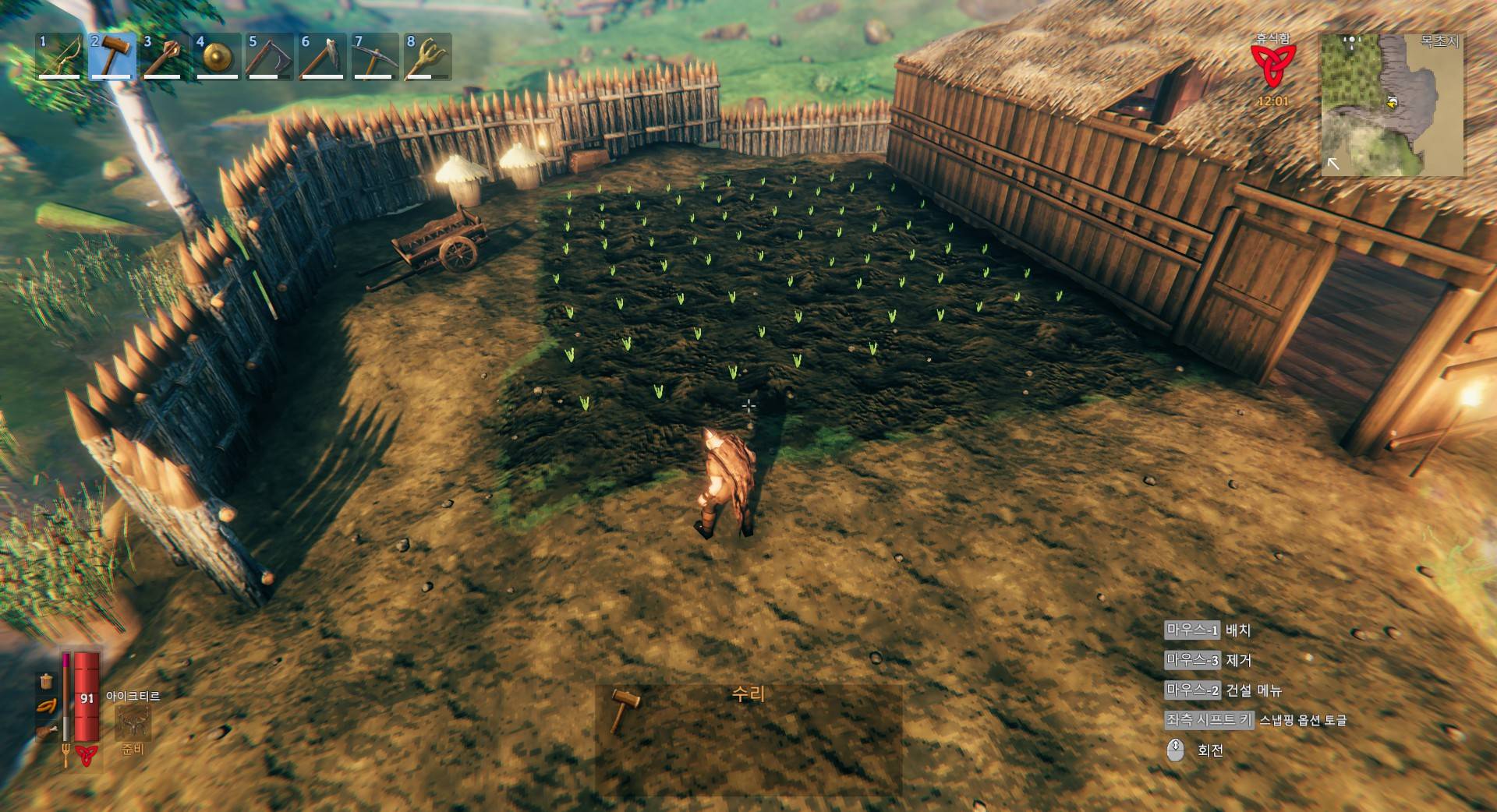Equip the hoe in hotbar slot 6
The height and width of the screenshot is (812, 1497).
[321, 56]
